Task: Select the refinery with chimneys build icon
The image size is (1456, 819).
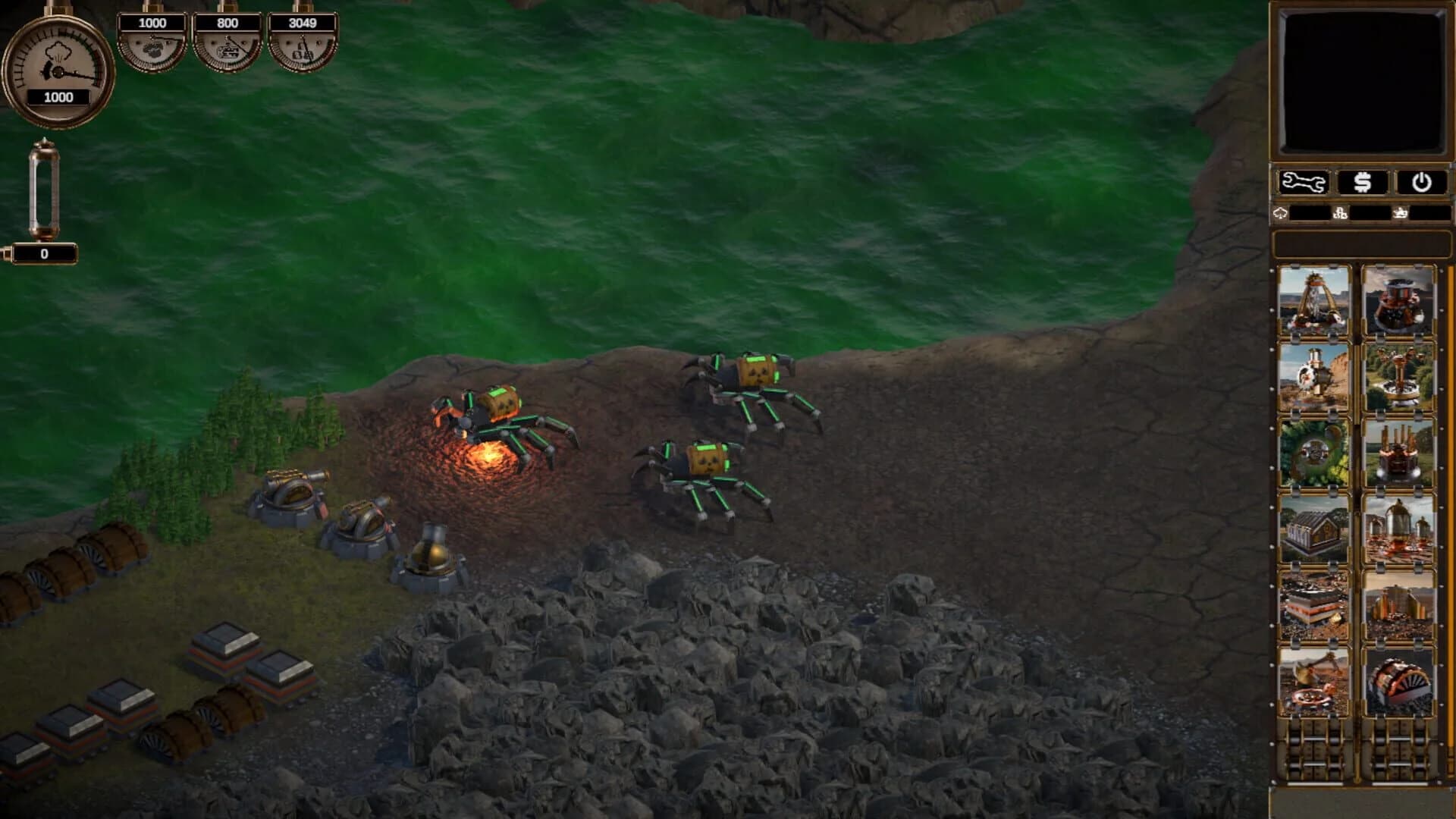Action: coord(1398,447)
